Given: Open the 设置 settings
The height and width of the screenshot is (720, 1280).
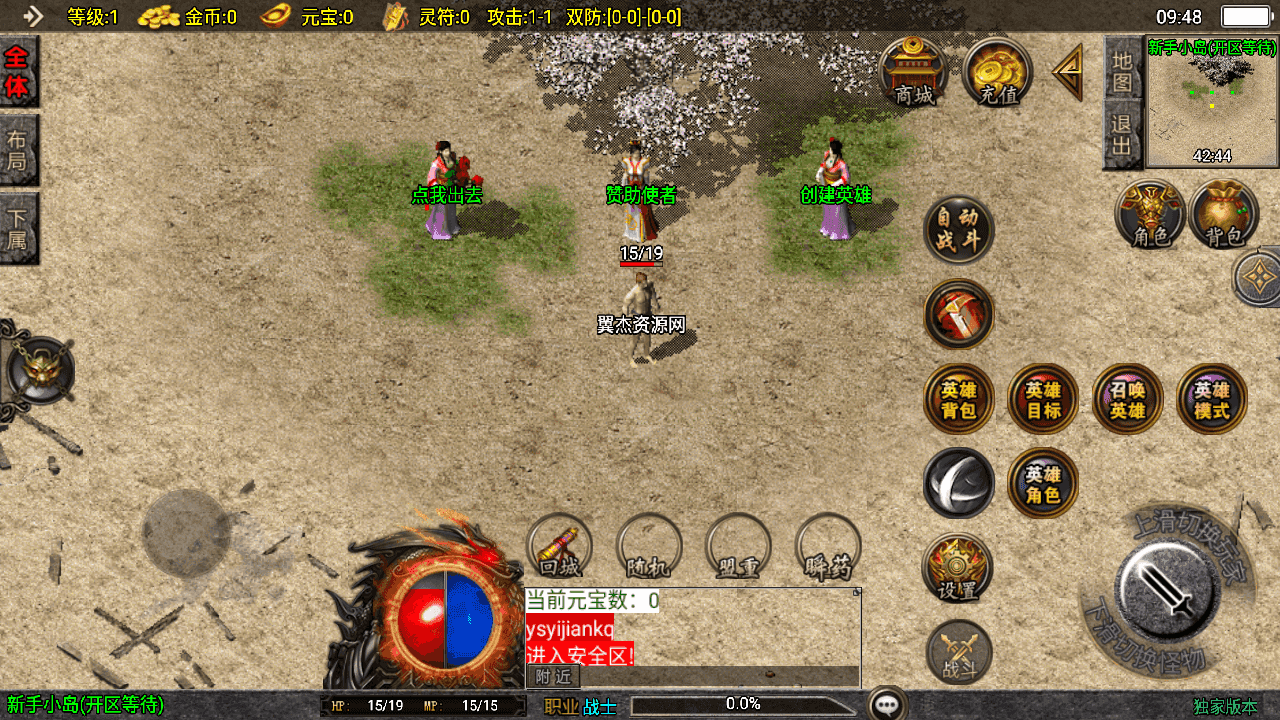Looking at the screenshot, I should tap(958, 568).
